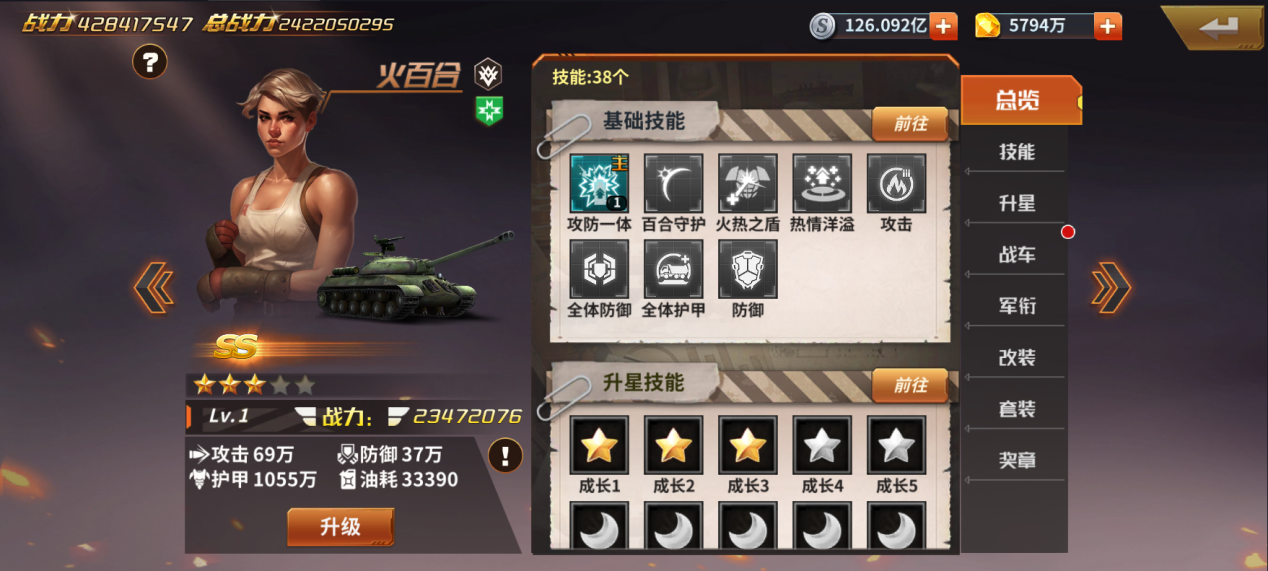This screenshot has height=571, width=1268.
Task: Select the 火热之盾 skill icon
Action: coord(748,184)
